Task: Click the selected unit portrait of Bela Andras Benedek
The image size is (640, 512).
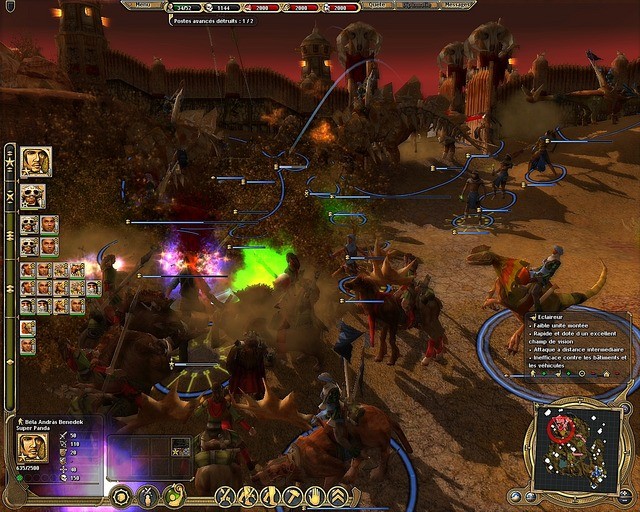Action: click(x=33, y=447)
